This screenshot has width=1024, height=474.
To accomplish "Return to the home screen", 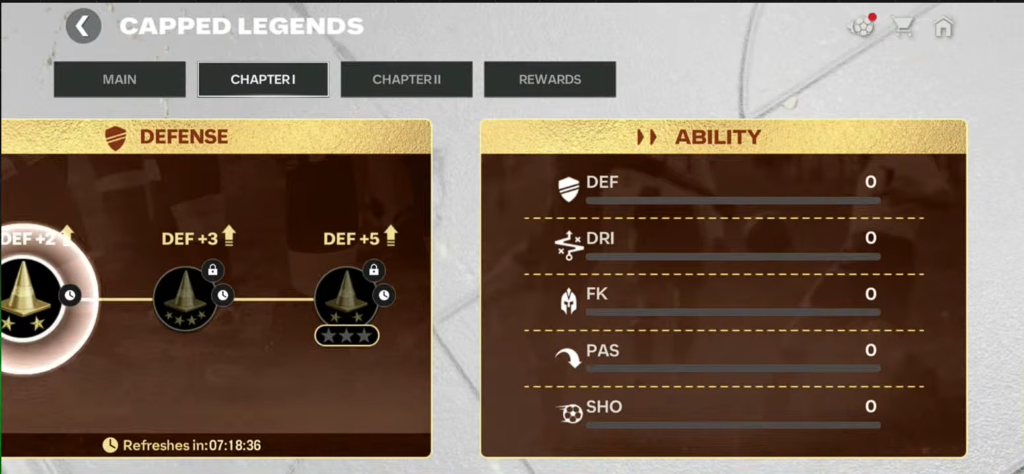I will 943,27.
